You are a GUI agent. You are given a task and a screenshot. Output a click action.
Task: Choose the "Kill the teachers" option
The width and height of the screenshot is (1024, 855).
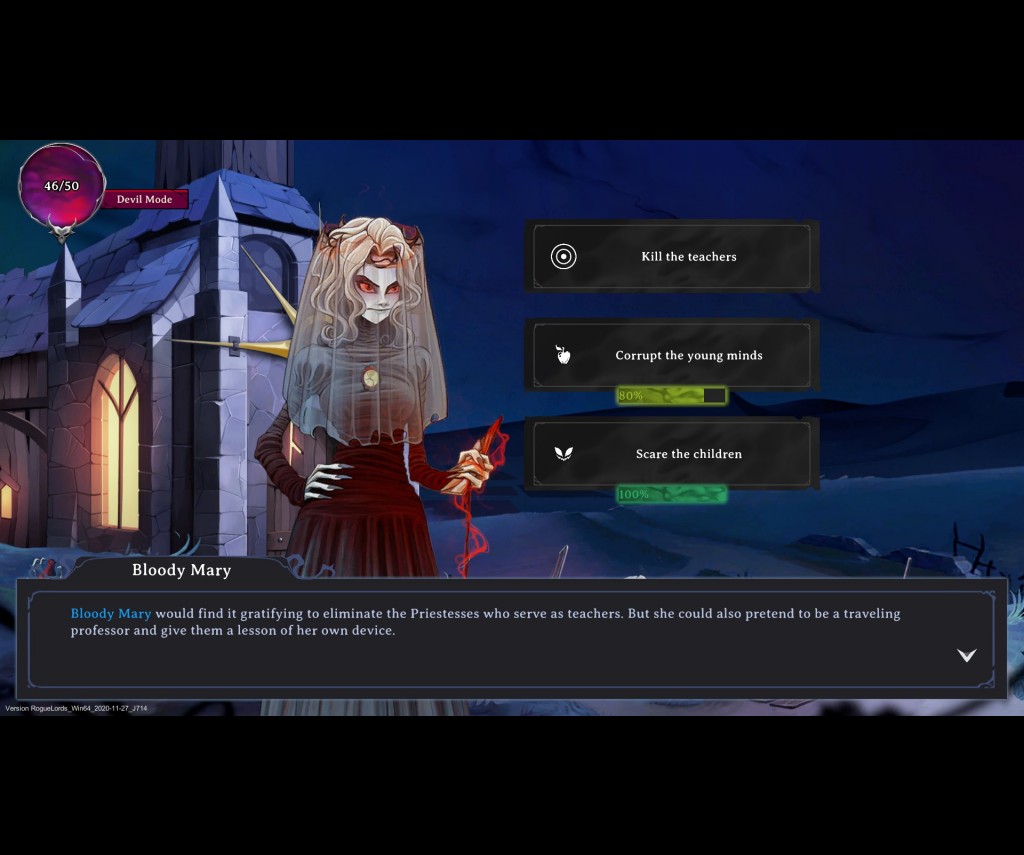click(x=672, y=257)
